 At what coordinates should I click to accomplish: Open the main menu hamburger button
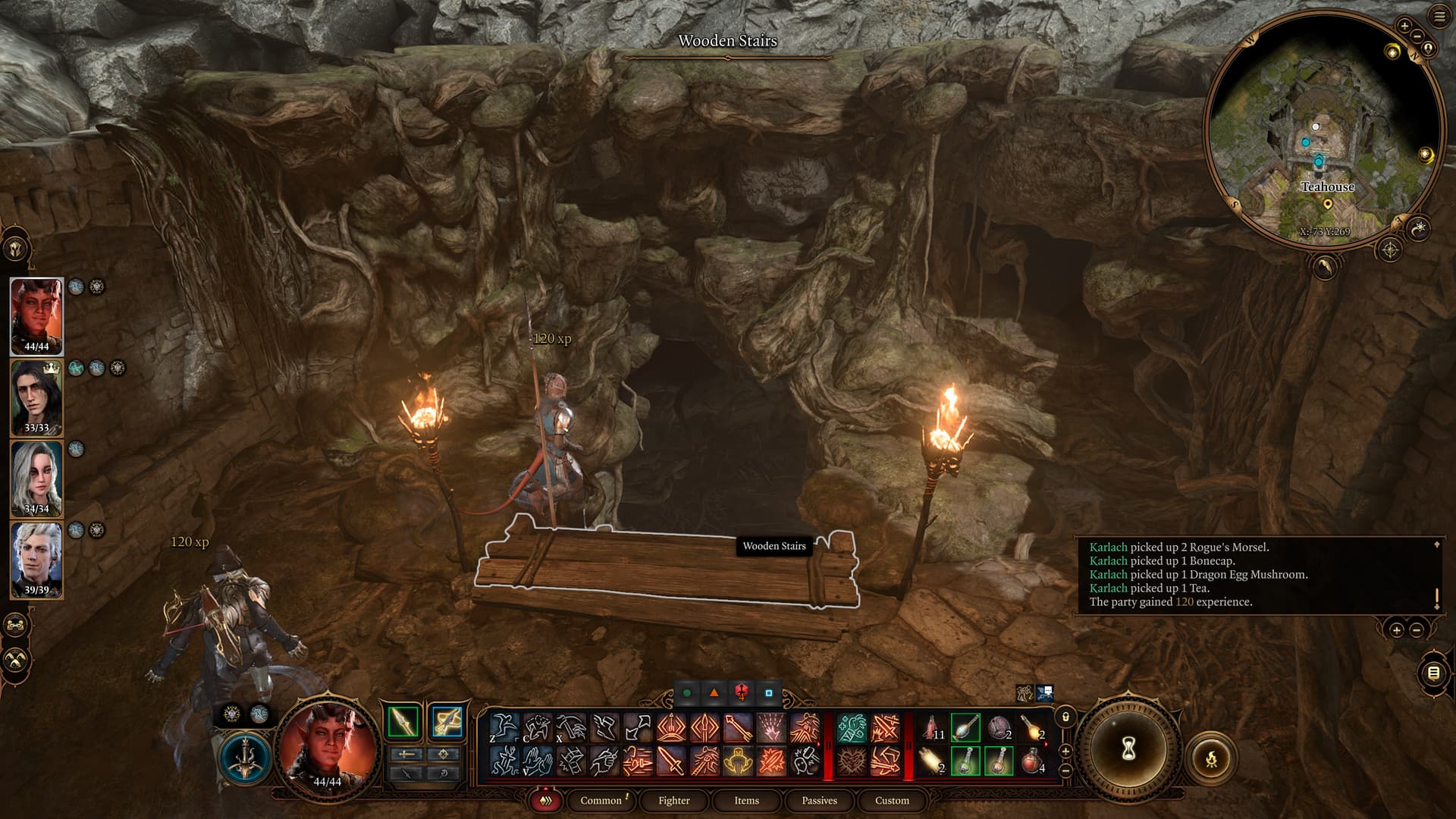click(1439, 17)
